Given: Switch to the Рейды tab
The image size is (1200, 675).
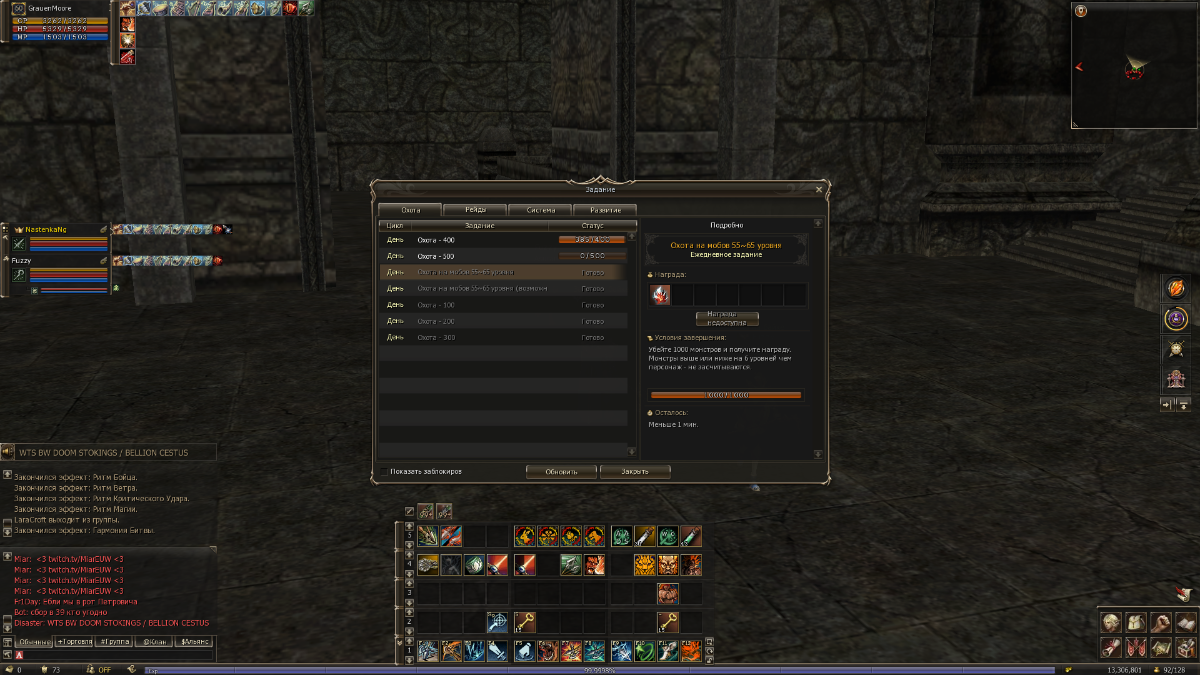Looking at the screenshot, I should [475, 210].
